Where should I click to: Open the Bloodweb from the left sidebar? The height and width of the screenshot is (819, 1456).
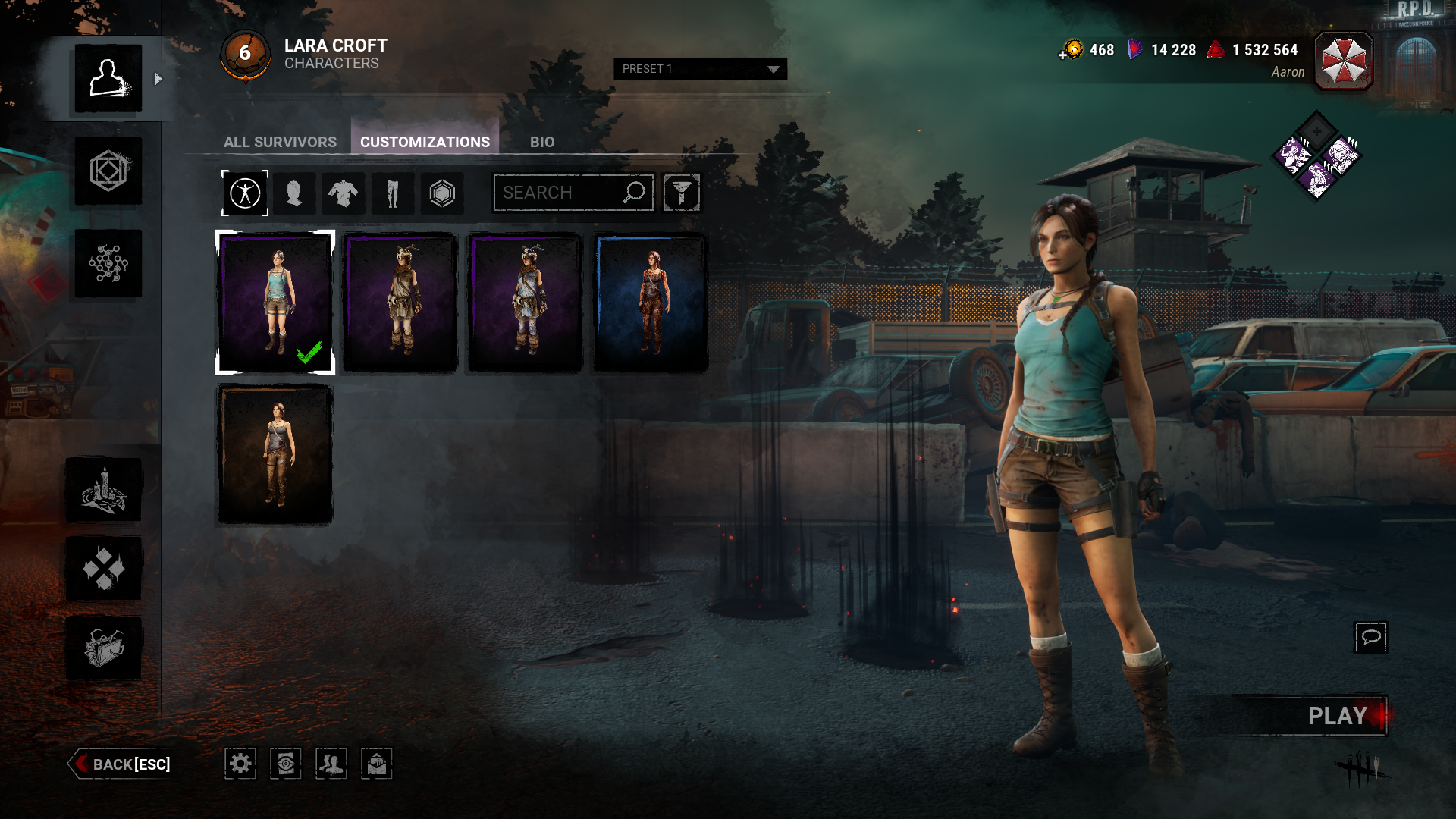point(108,263)
